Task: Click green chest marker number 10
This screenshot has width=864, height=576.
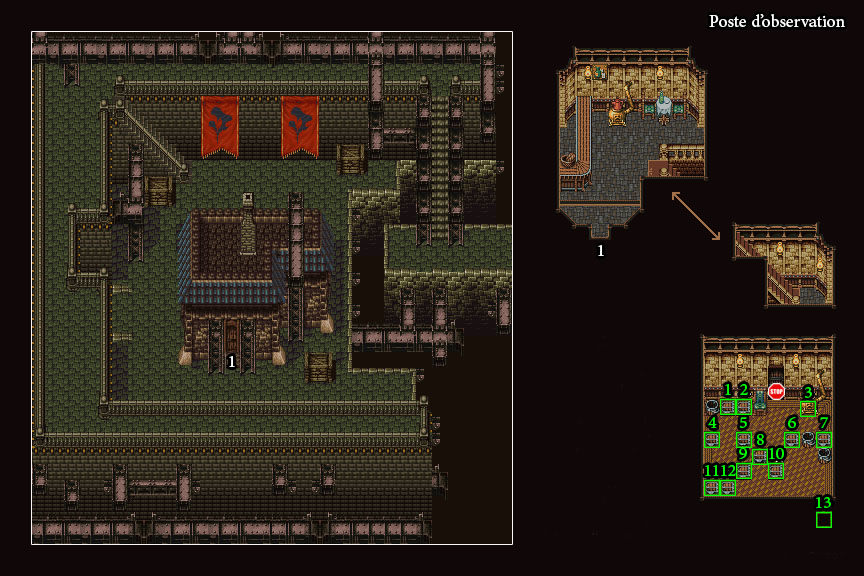Action: point(776,470)
